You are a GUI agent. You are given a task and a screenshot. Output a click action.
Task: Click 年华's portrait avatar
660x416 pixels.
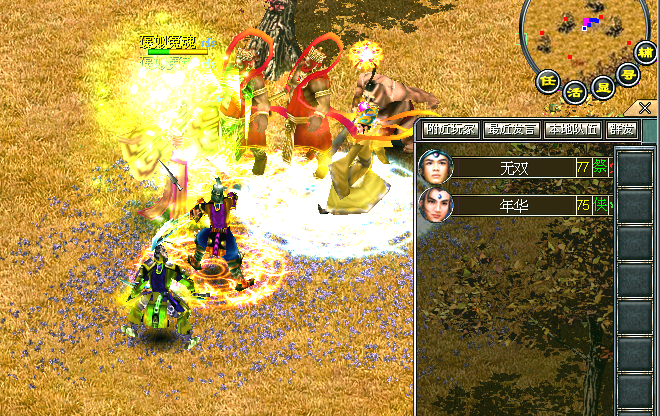(x=436, y=206)
